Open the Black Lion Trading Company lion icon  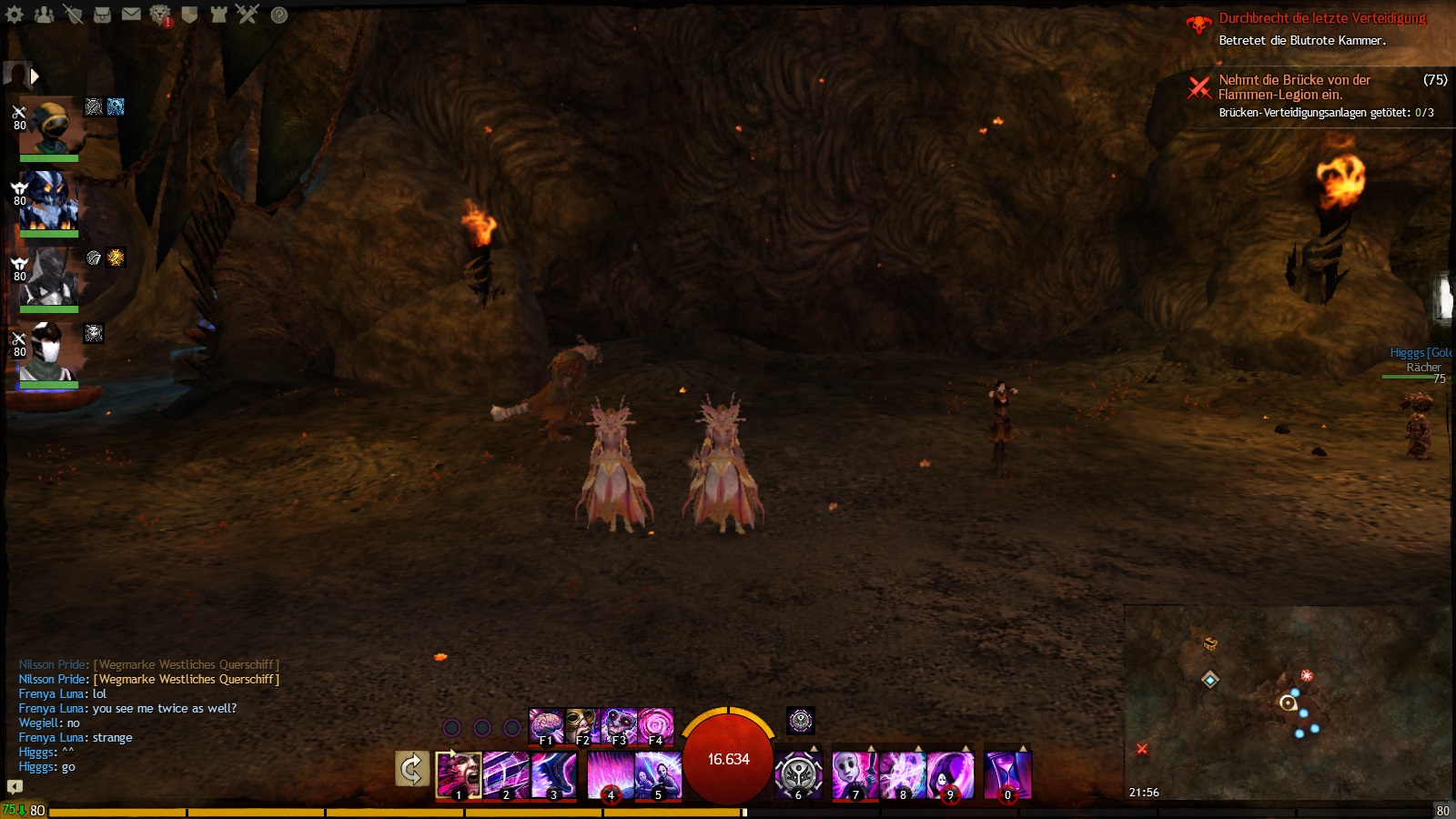161,15
